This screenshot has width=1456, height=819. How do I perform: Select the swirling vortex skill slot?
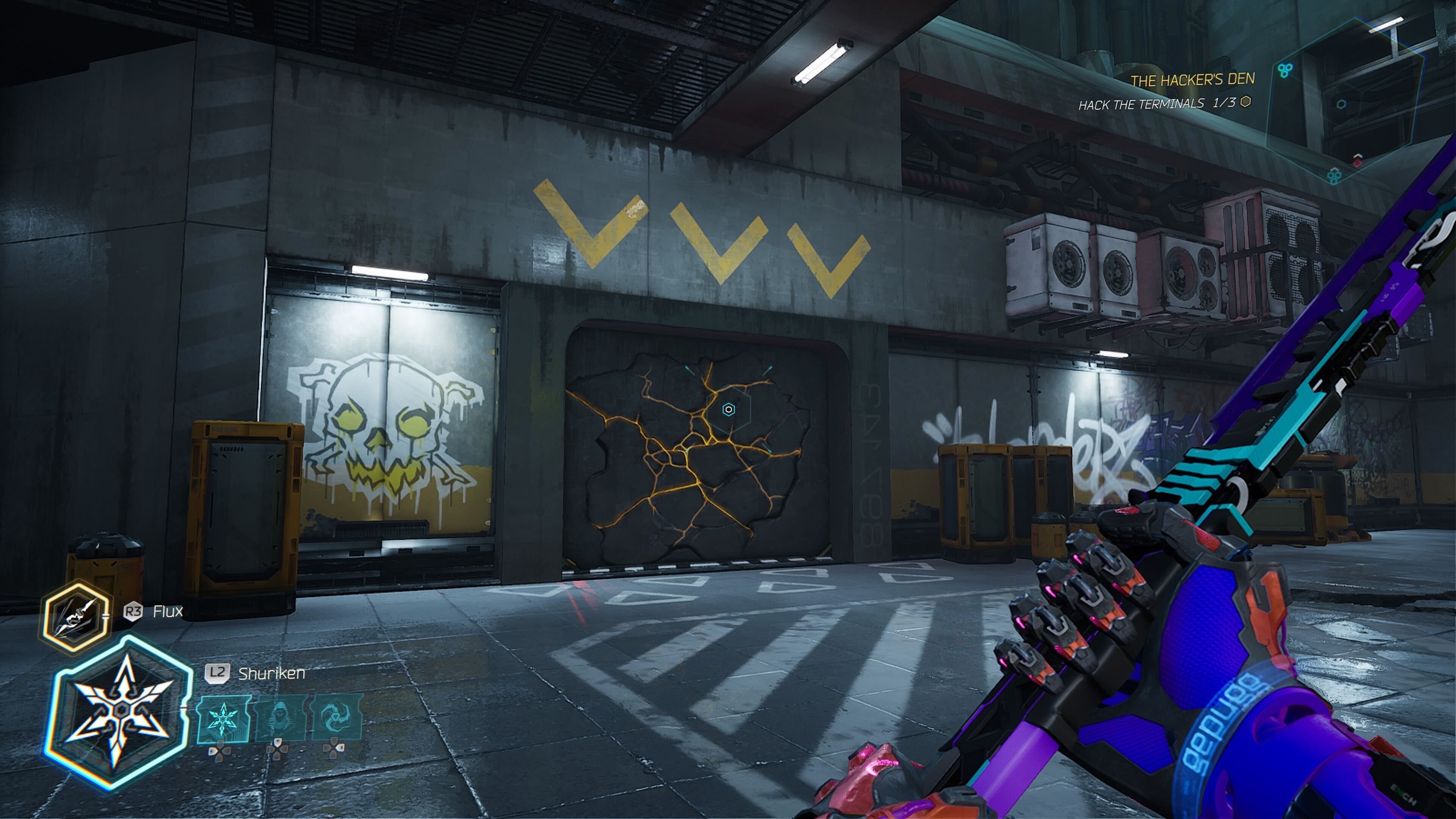(x=336, y=718)
